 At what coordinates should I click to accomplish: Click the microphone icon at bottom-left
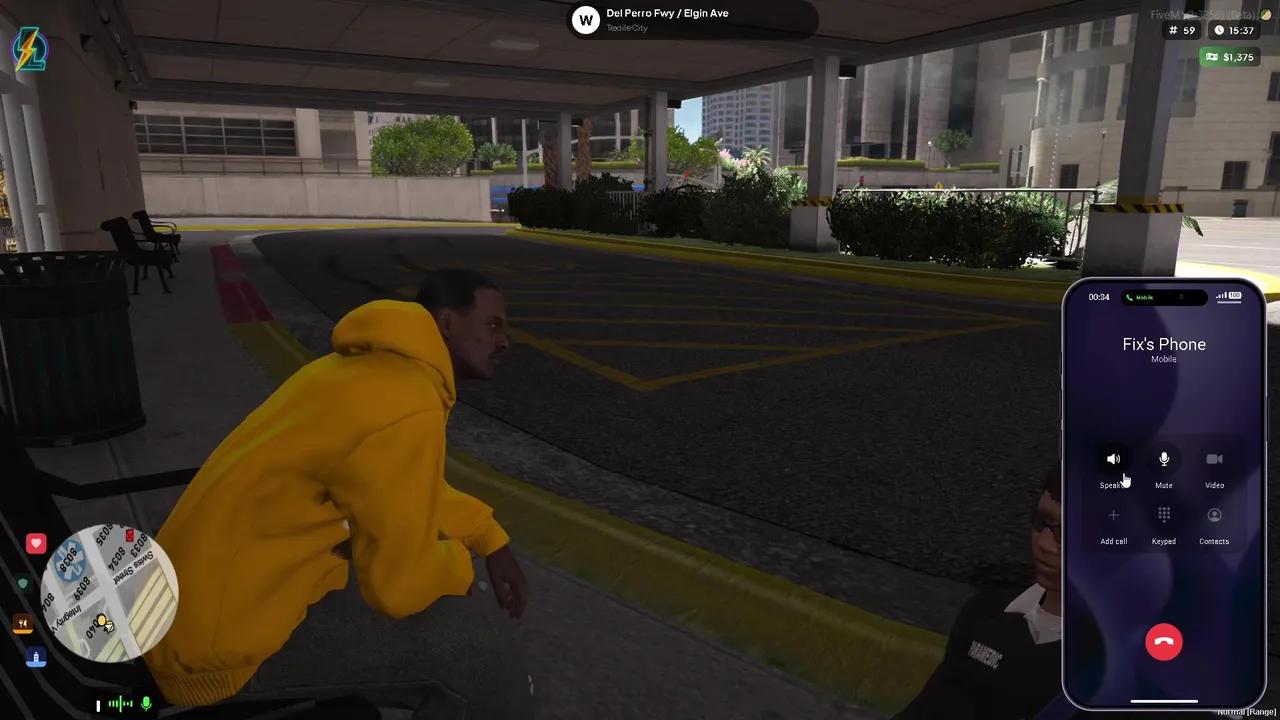pyautogui.click(x=146, y=704)
